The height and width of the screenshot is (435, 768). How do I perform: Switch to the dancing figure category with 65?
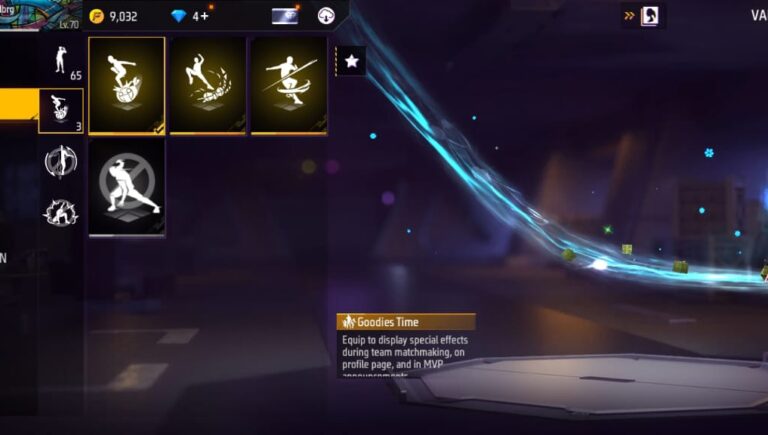click(60, 60)
